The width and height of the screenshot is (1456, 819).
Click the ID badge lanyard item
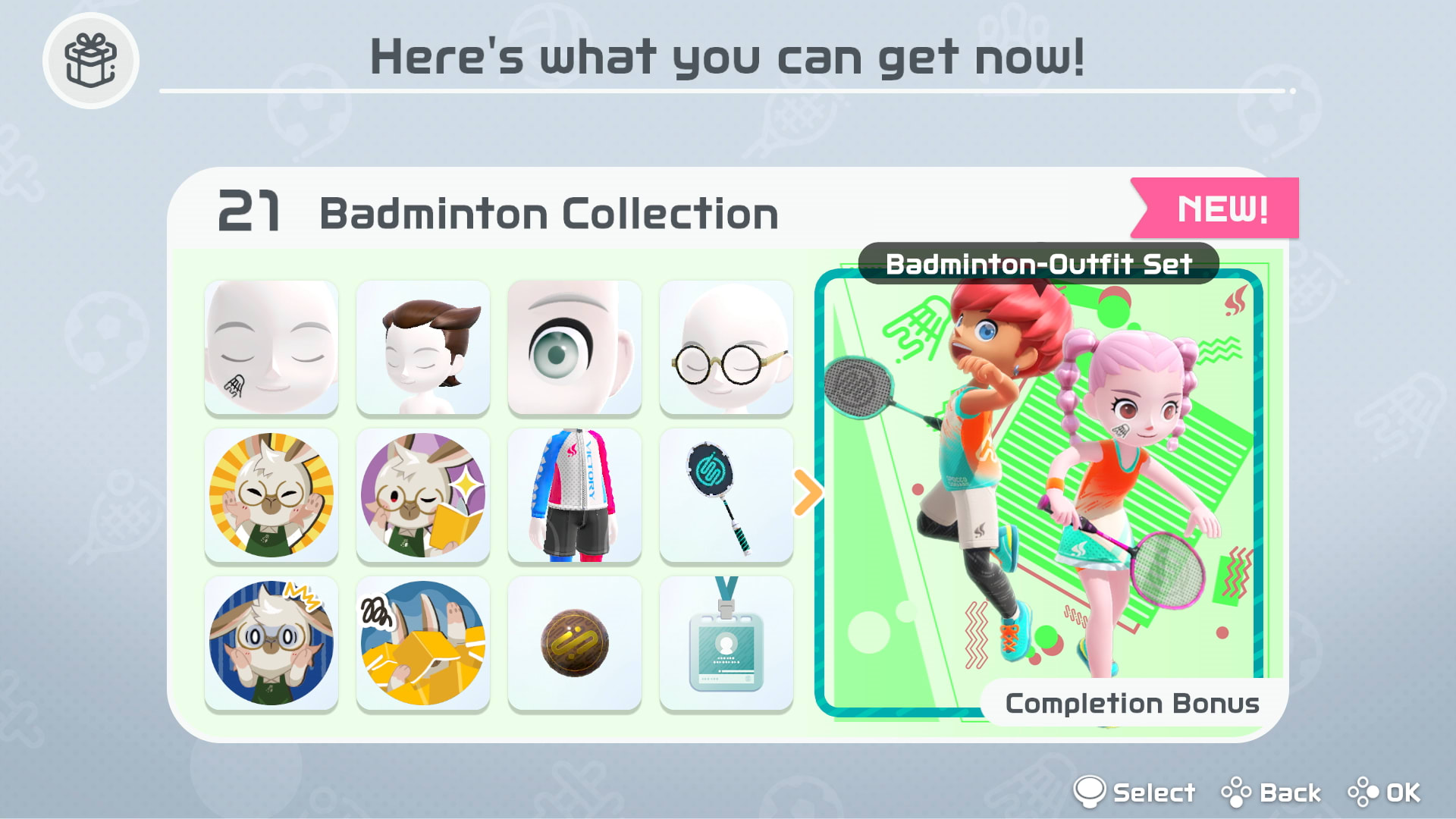726,641
